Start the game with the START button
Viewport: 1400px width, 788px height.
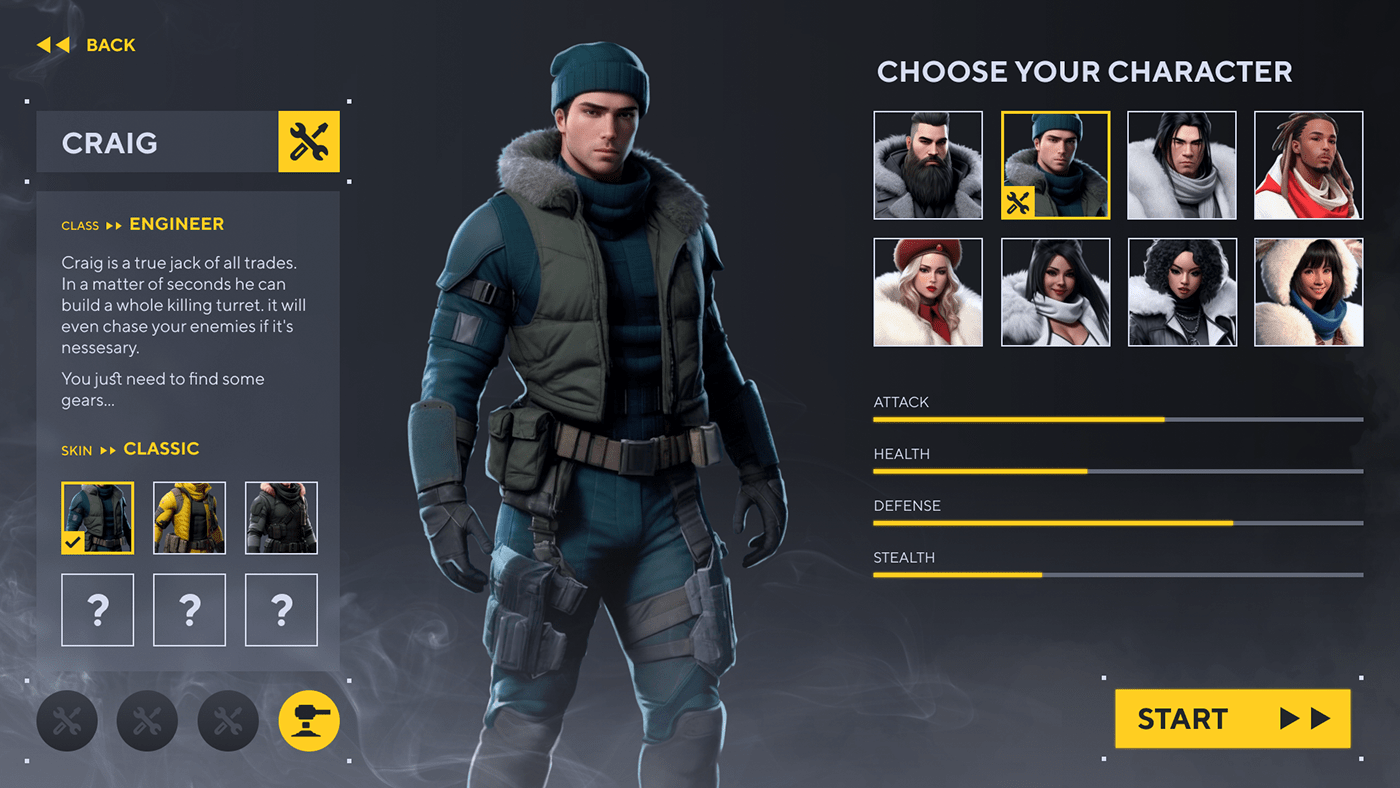(1232, 718)
